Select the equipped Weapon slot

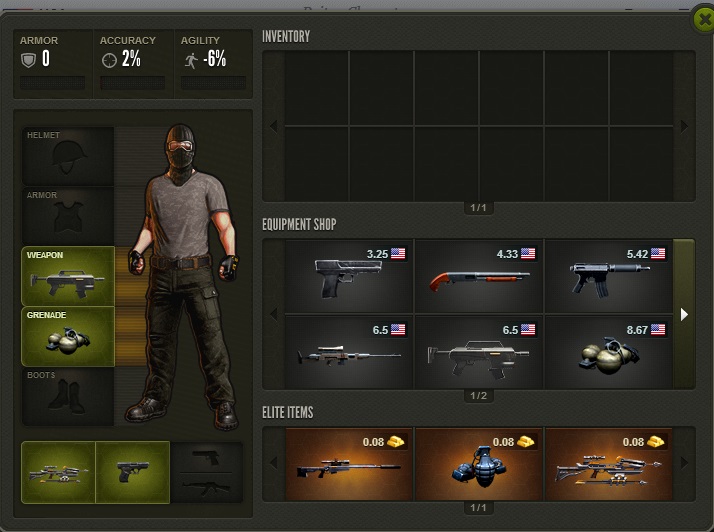coord(68,276)
